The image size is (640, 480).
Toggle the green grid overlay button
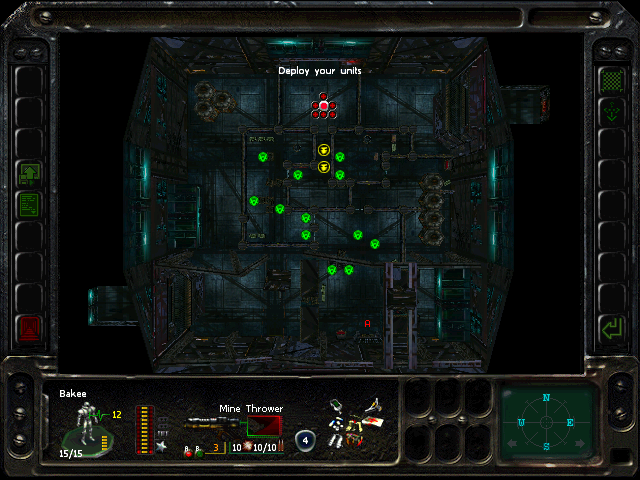pyautogui.click(x=610, y=79)
